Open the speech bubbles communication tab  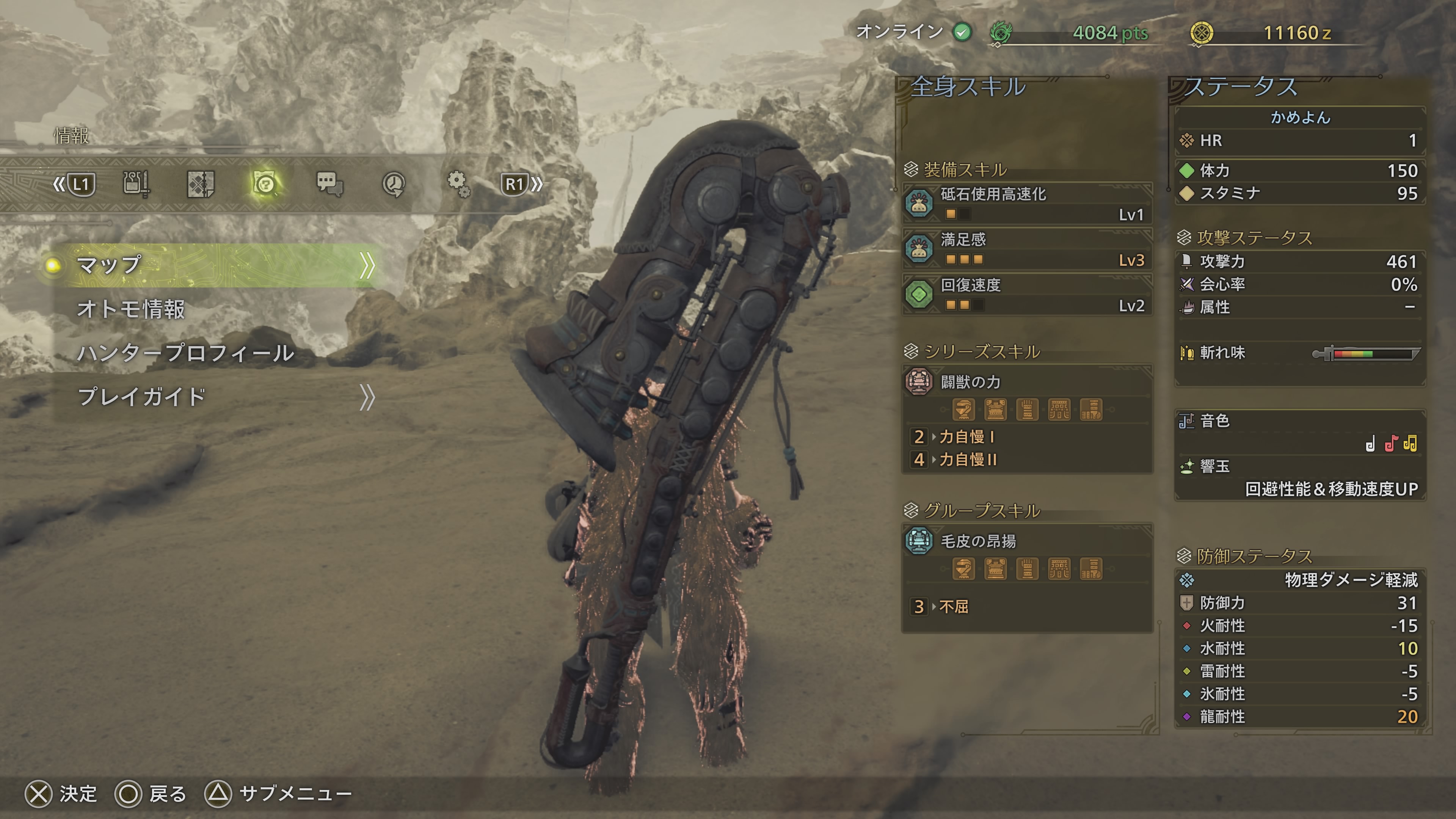[329, 184]
